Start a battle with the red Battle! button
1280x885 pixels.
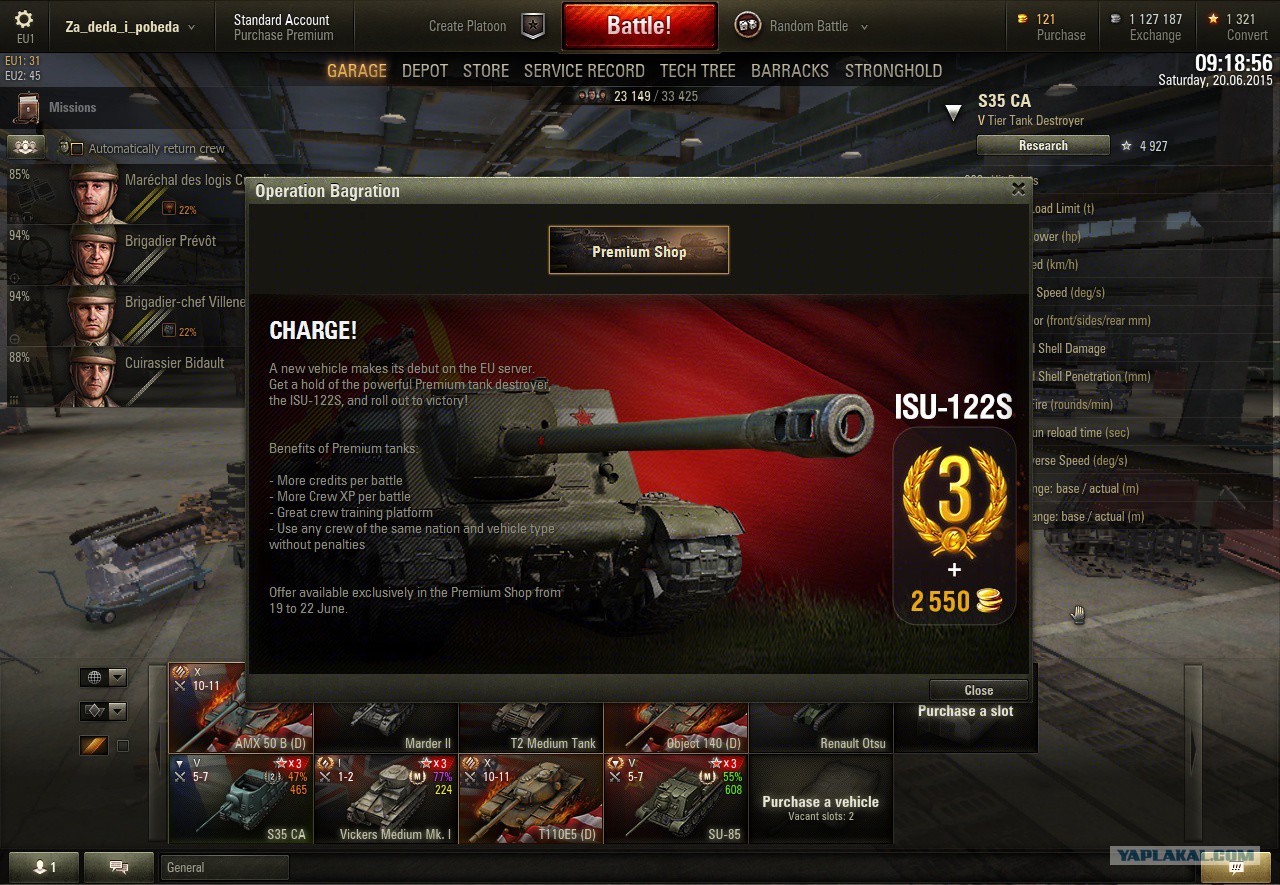[x=639, y=26]
